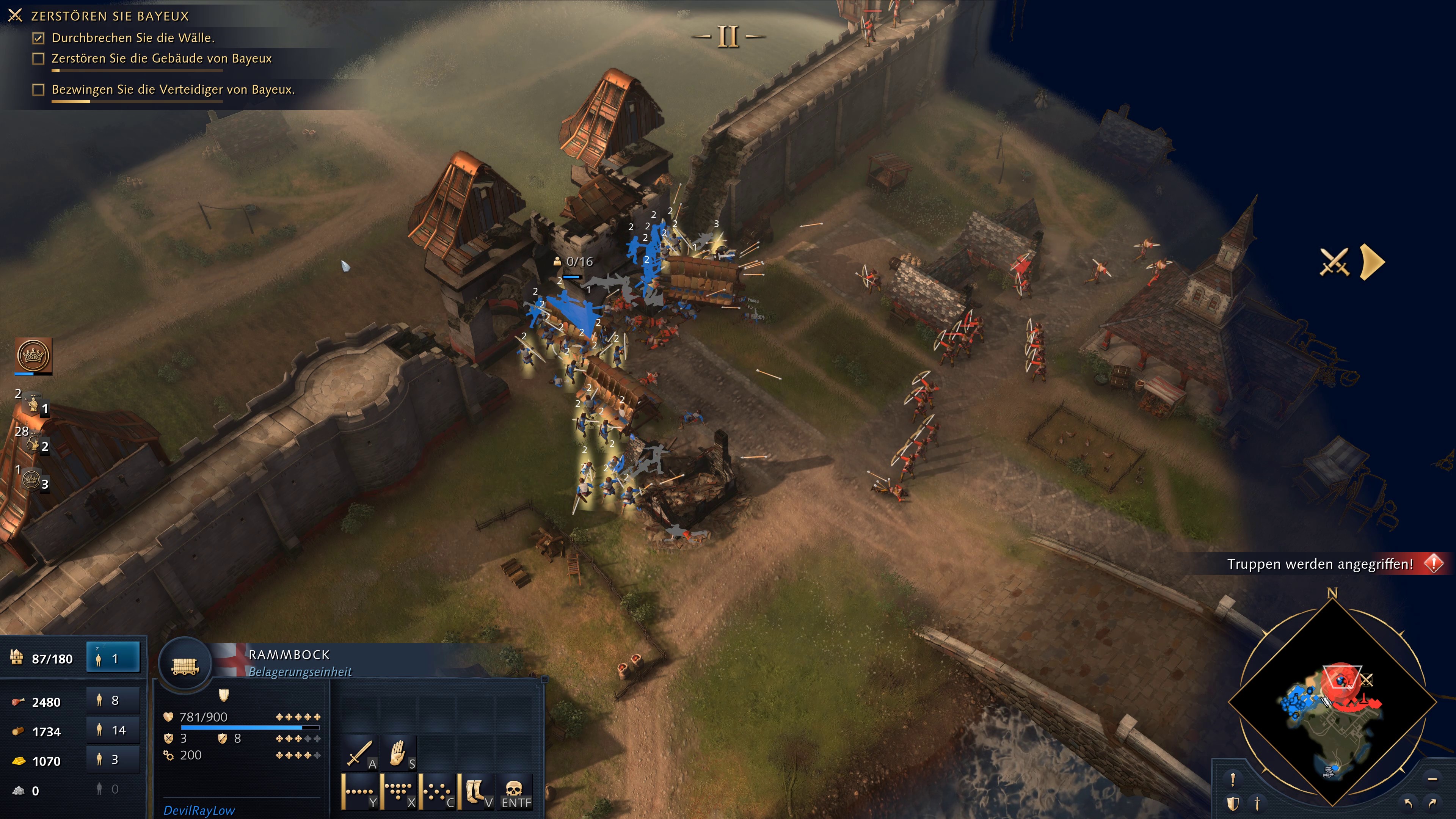The width and height of the screenshot is (1456, 819).
Task: Choose the wedge formation
Action: point(399,791)
